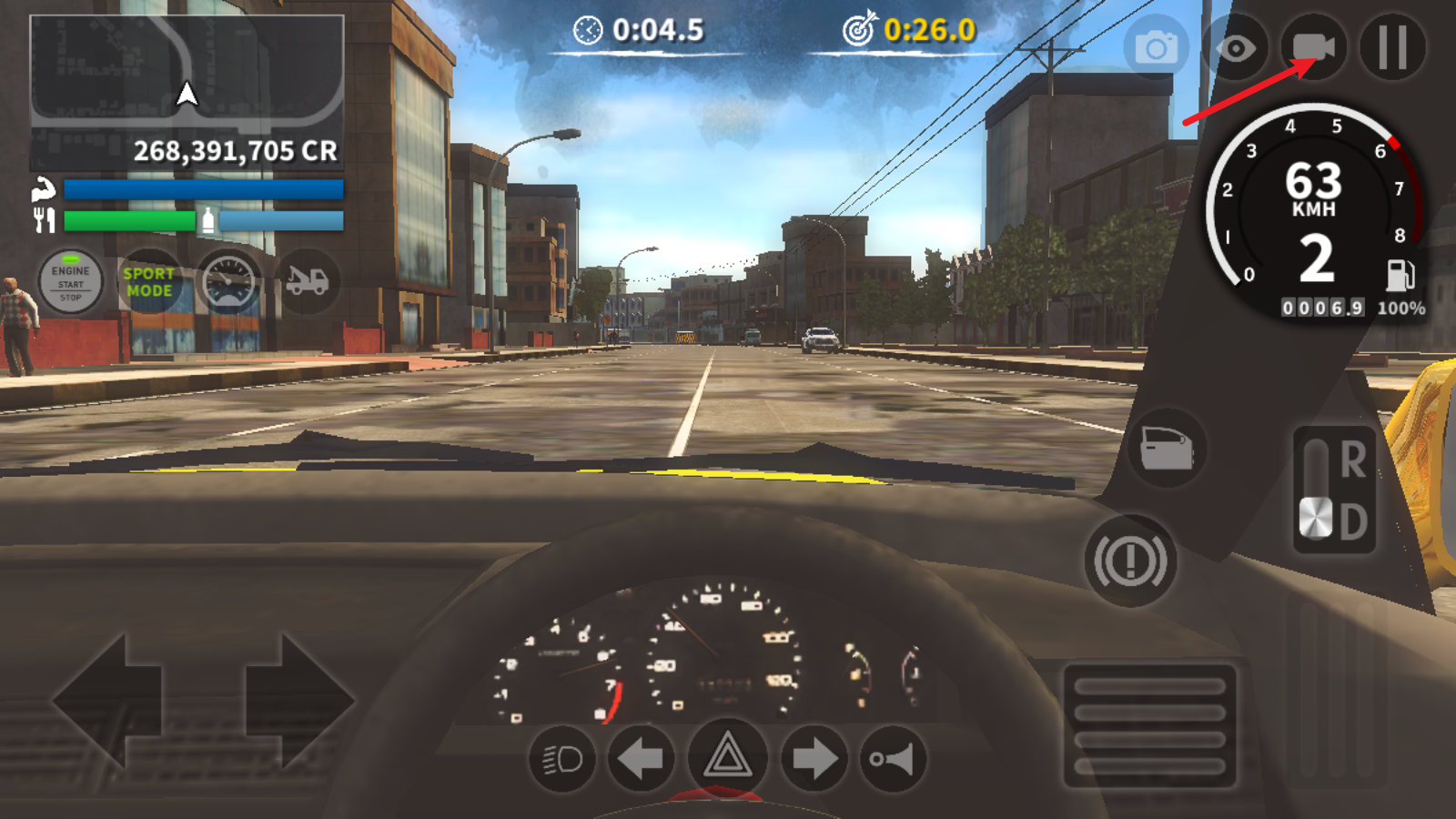Viewport: 1456px width, 819px height.
Task: Call the tow truck
Action: click(x=307, y=282)
